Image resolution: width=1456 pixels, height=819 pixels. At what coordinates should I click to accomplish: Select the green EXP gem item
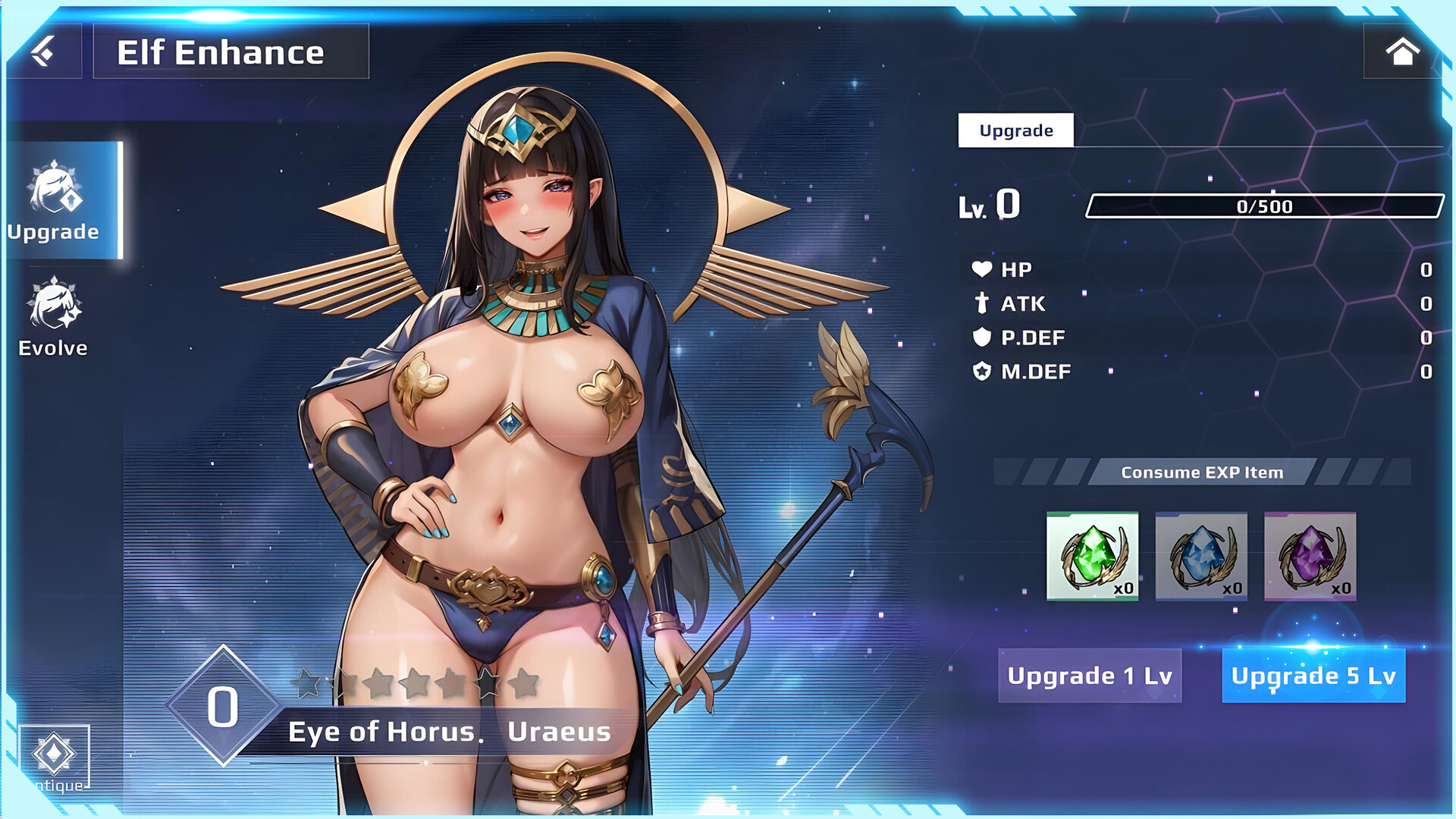(x=1092, y=555)
